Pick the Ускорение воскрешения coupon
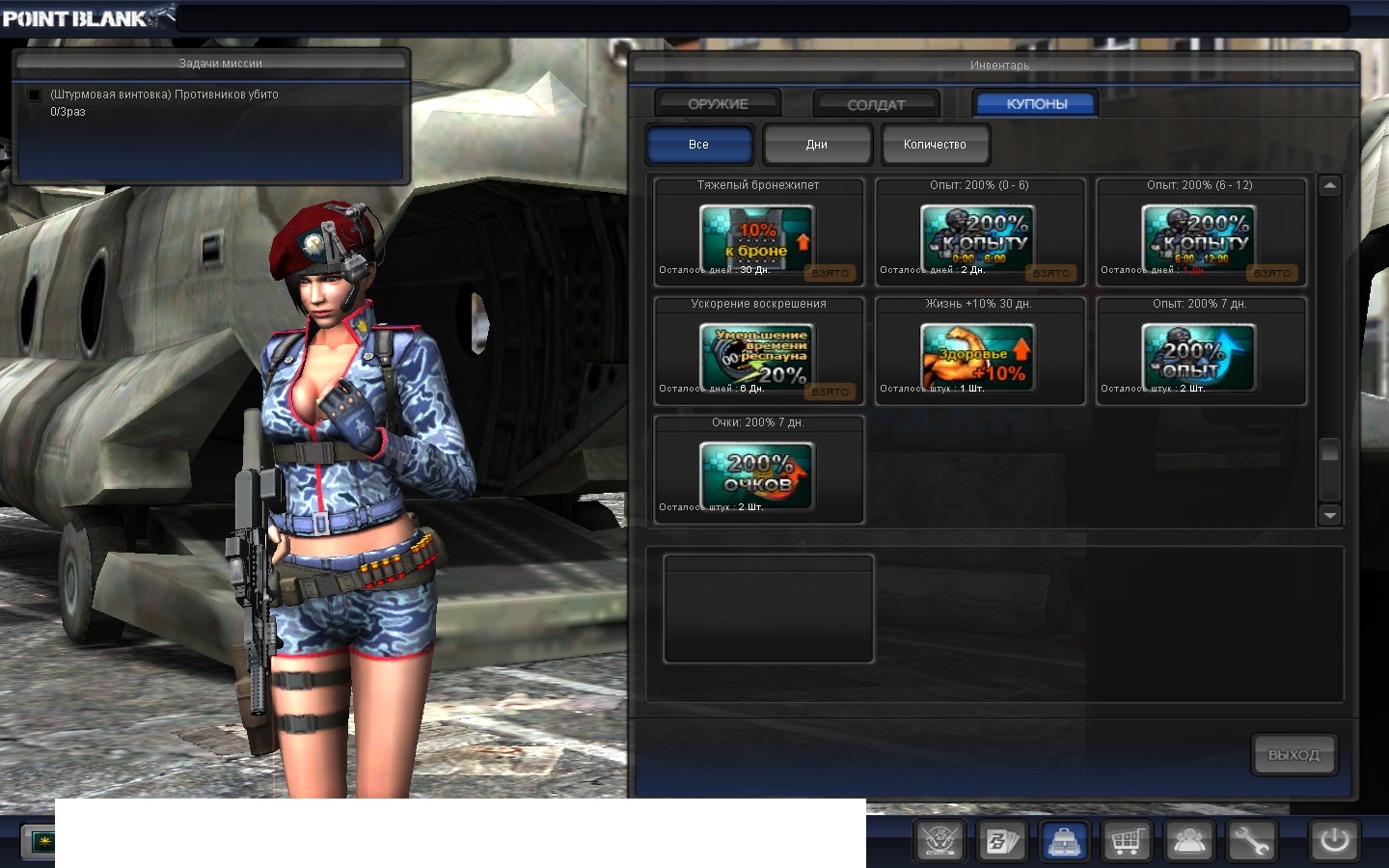 pyautogui.click(x=758, y=357)
